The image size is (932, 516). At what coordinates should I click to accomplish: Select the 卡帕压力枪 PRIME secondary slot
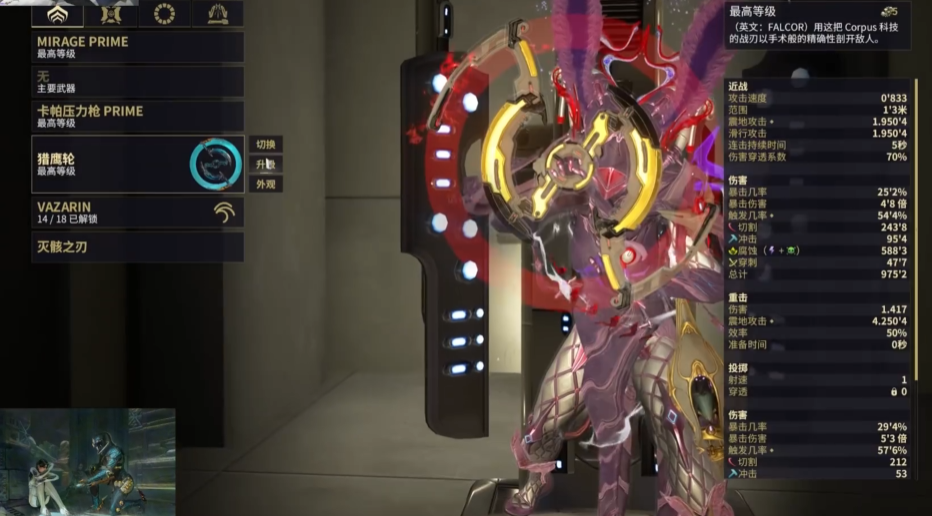(138, 115)
